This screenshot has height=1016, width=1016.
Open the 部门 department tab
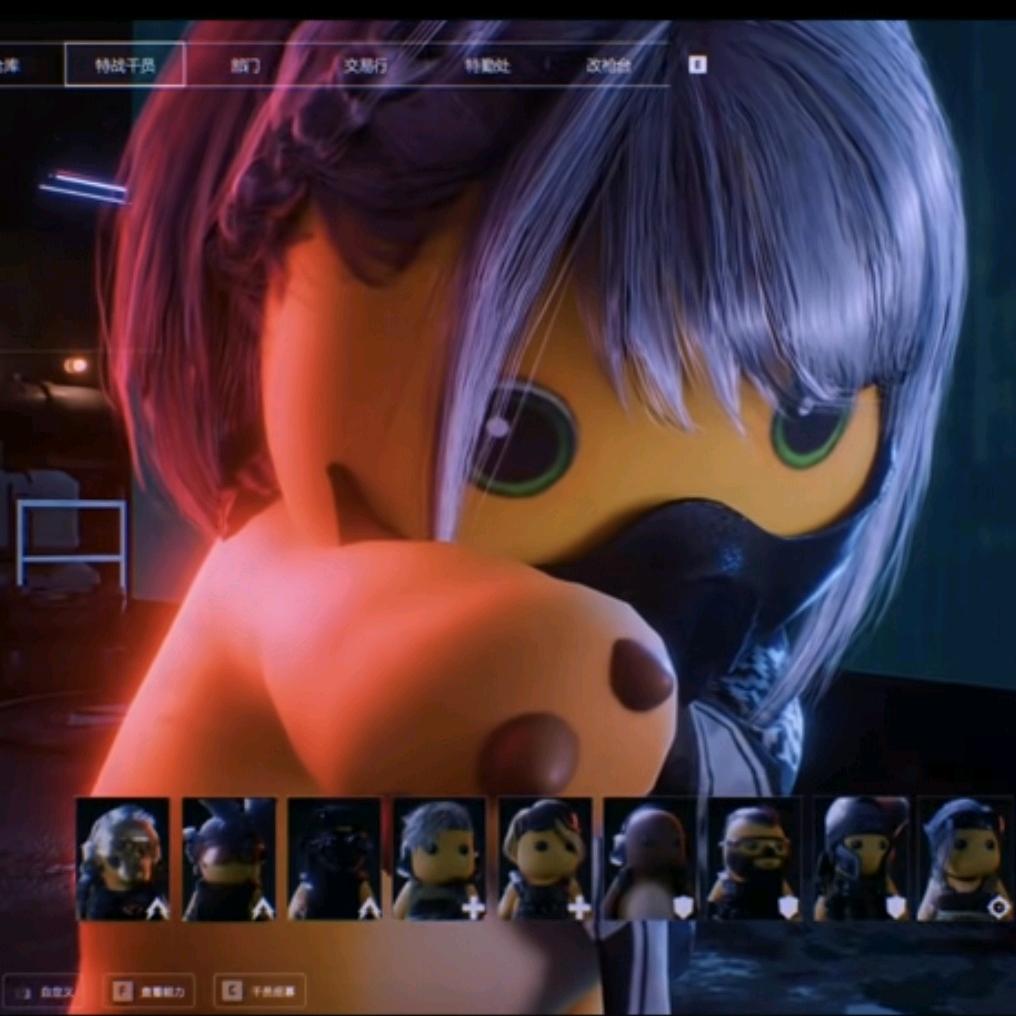[x=245, y=66]
